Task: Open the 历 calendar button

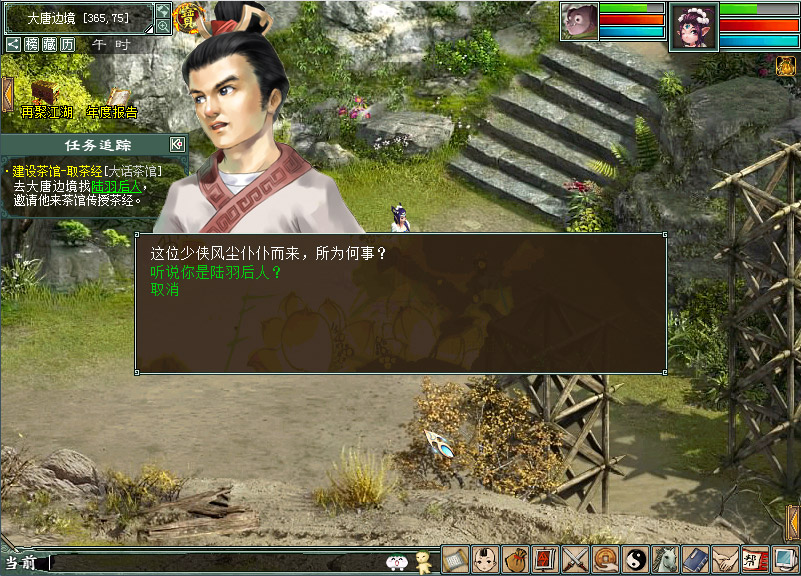Action: [x=67, y=45]
